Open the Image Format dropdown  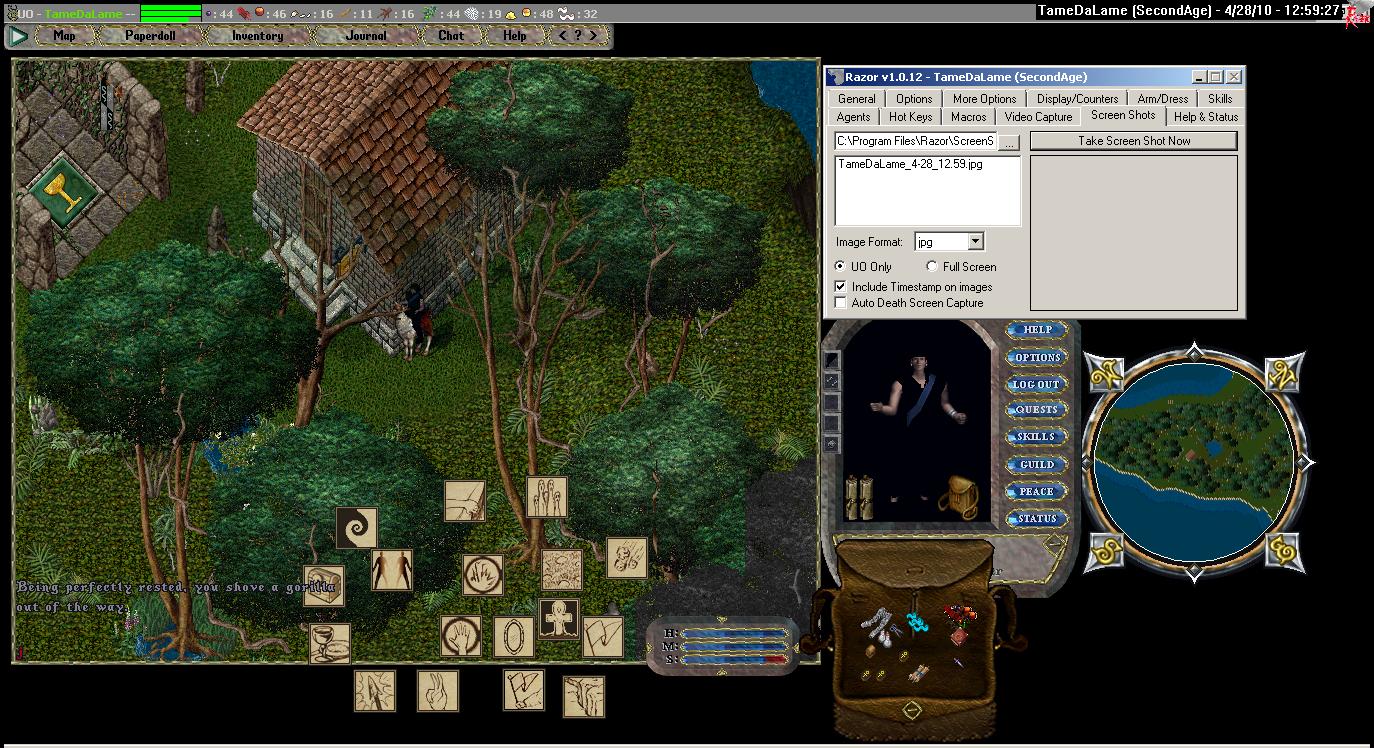[x=975, y=242]
